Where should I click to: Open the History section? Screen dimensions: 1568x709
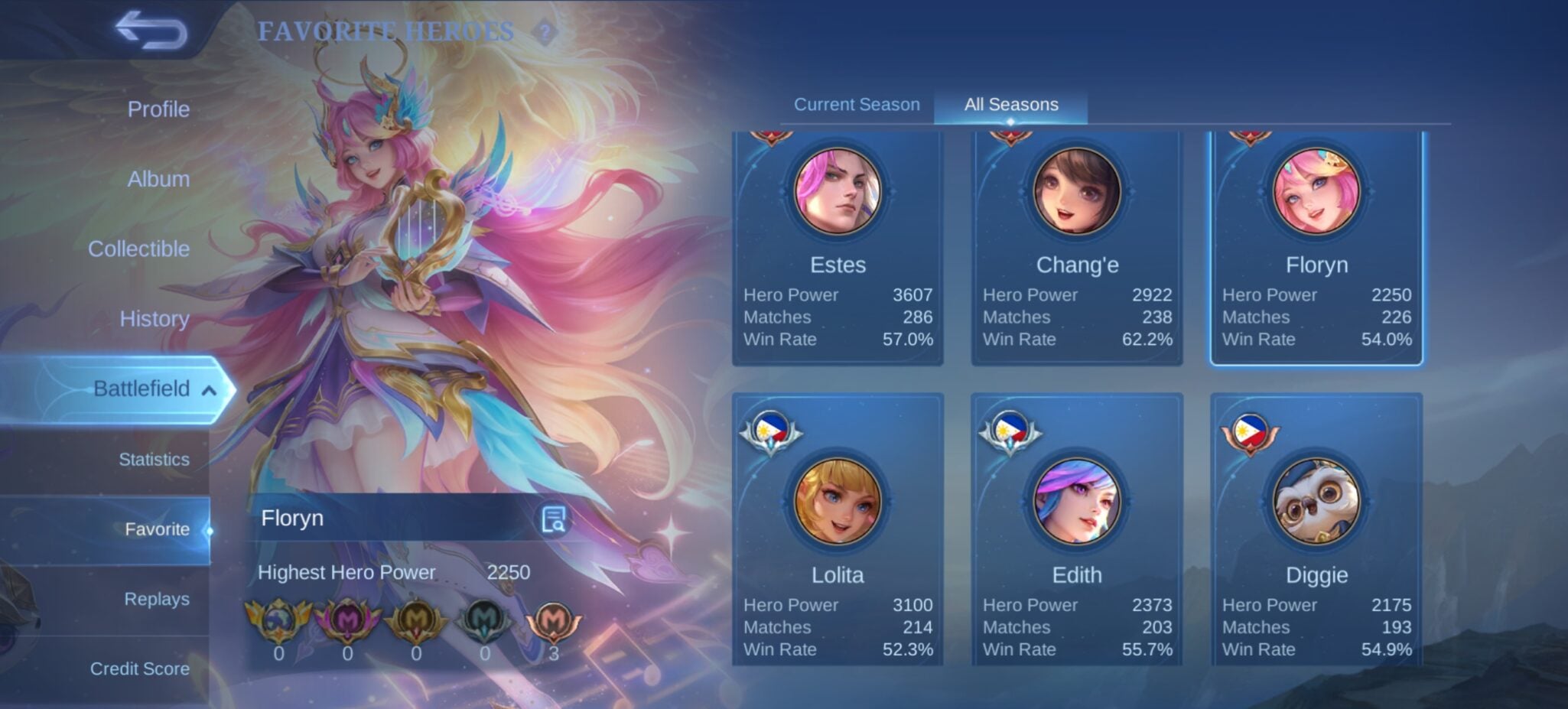tap(154, 318)
